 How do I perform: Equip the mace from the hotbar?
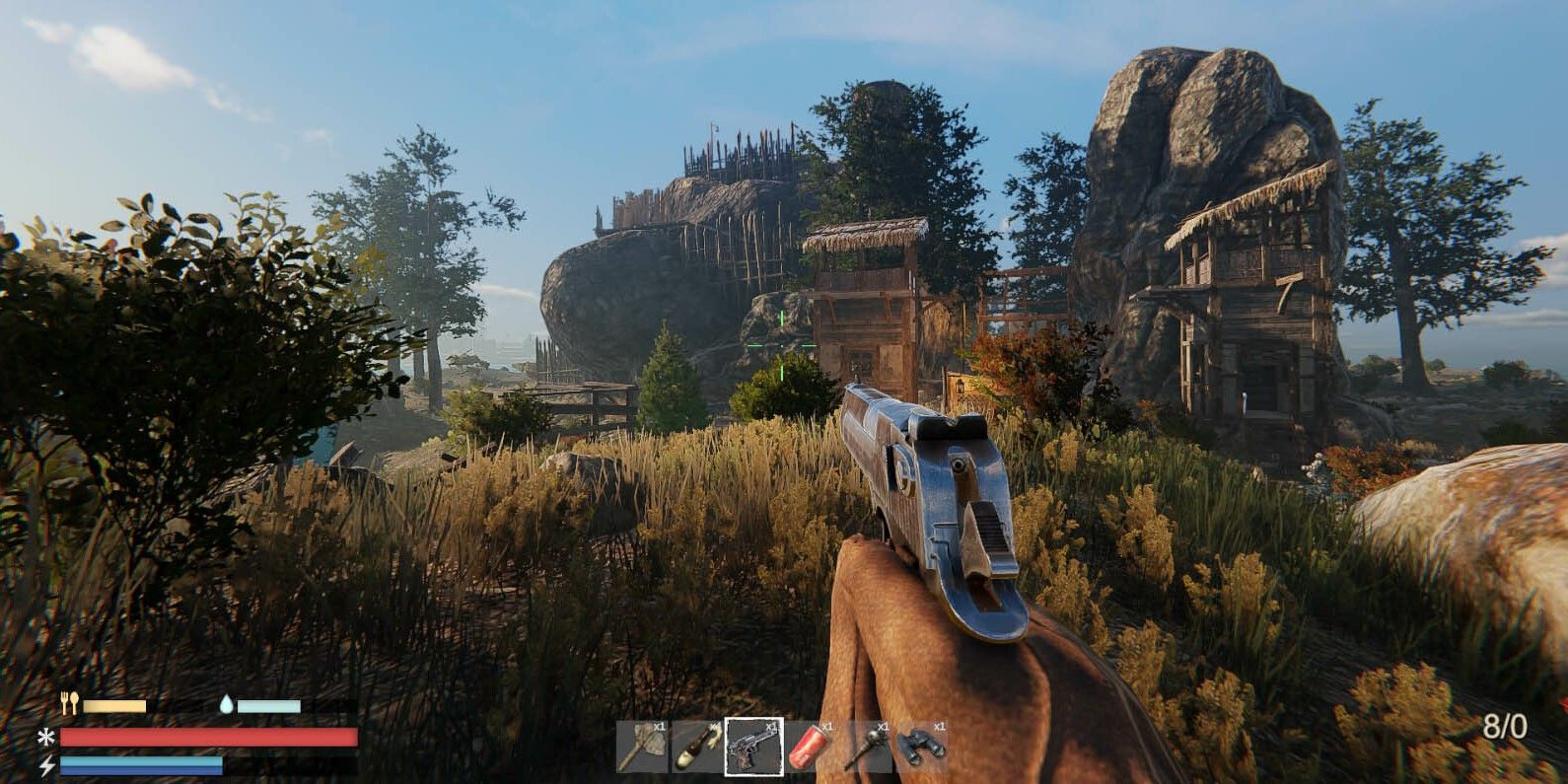tap(866, 748)
